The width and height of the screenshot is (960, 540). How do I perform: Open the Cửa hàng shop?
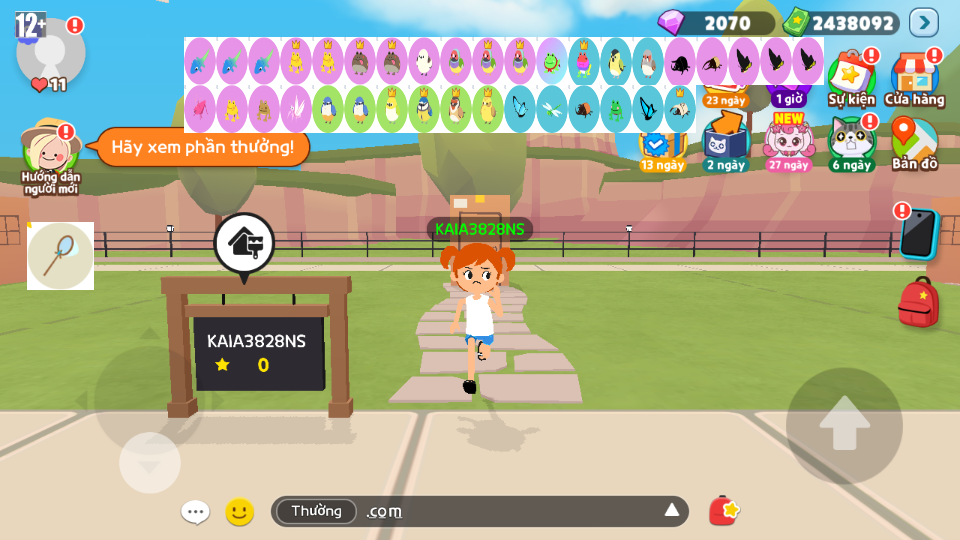pyautogui.click(x=914, y=78)
